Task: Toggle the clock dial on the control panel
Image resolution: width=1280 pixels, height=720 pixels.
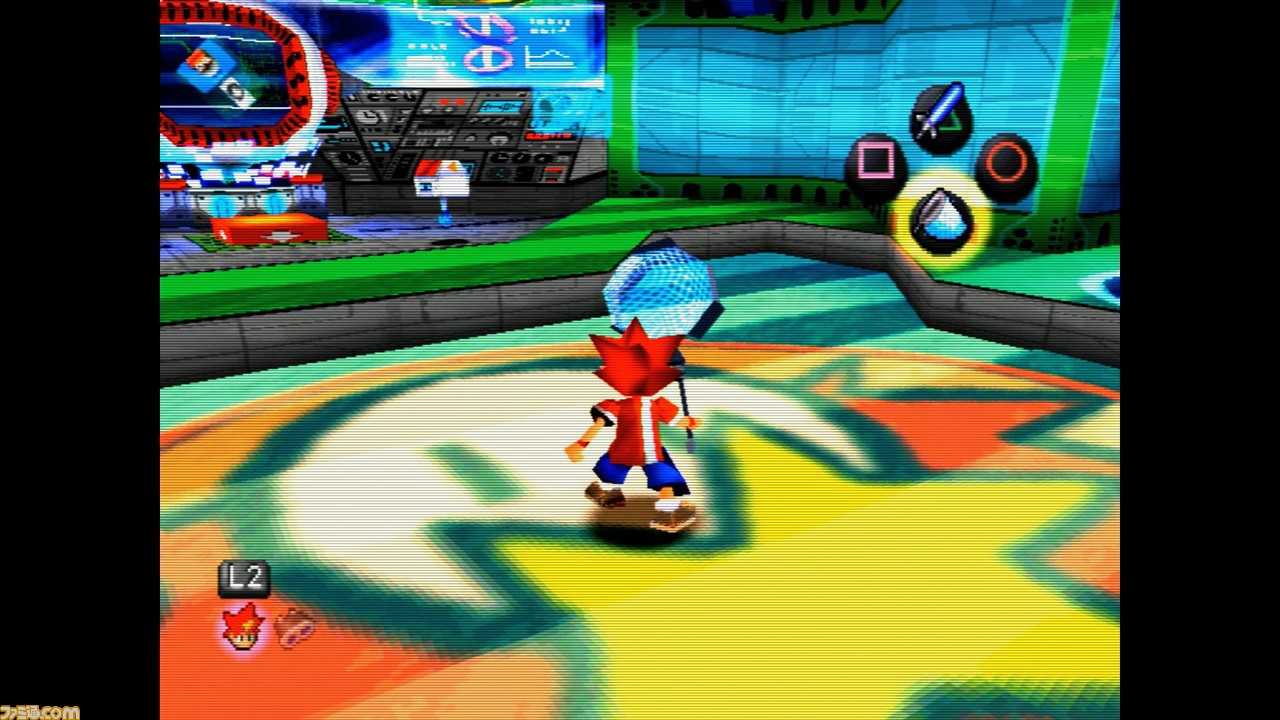Action: point(369,117)
